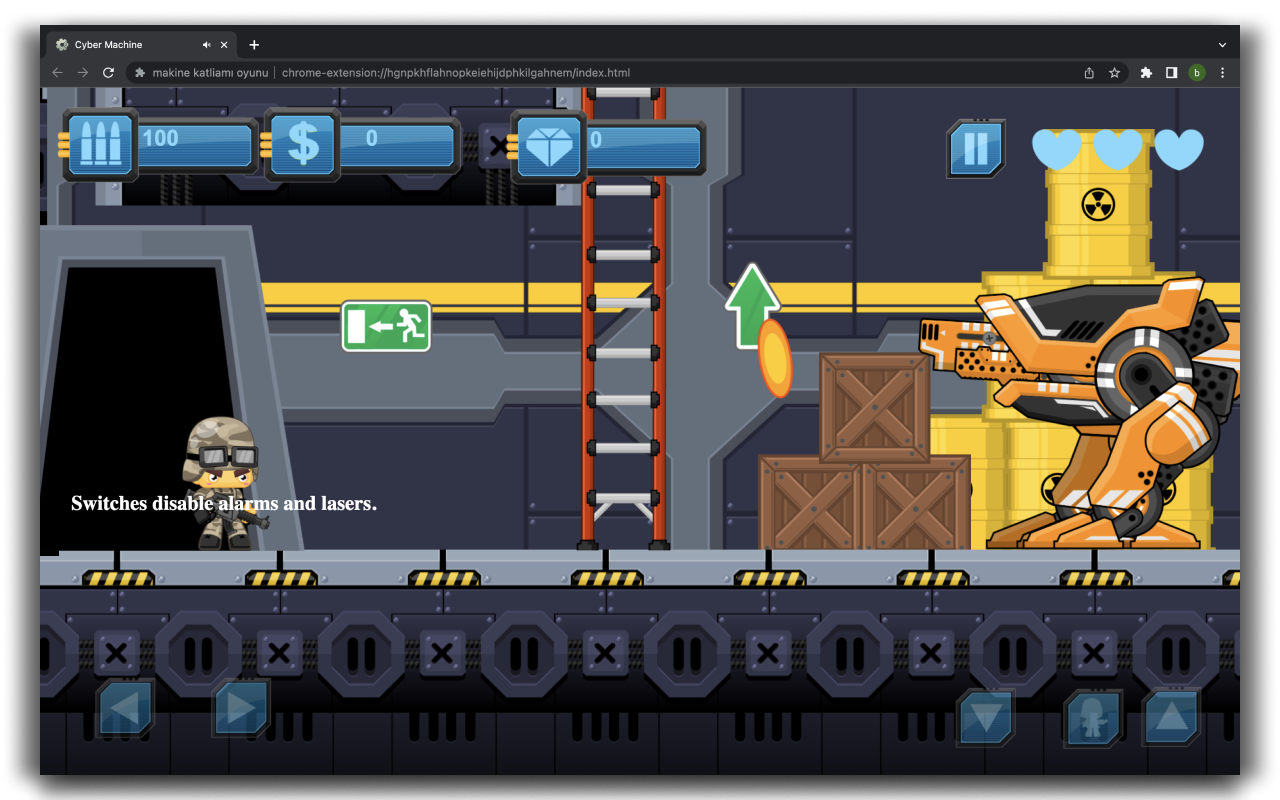The height and width of the screenshot is (800, 1280).
Task: Reload the current page
Action: click(x=108, y=72)
